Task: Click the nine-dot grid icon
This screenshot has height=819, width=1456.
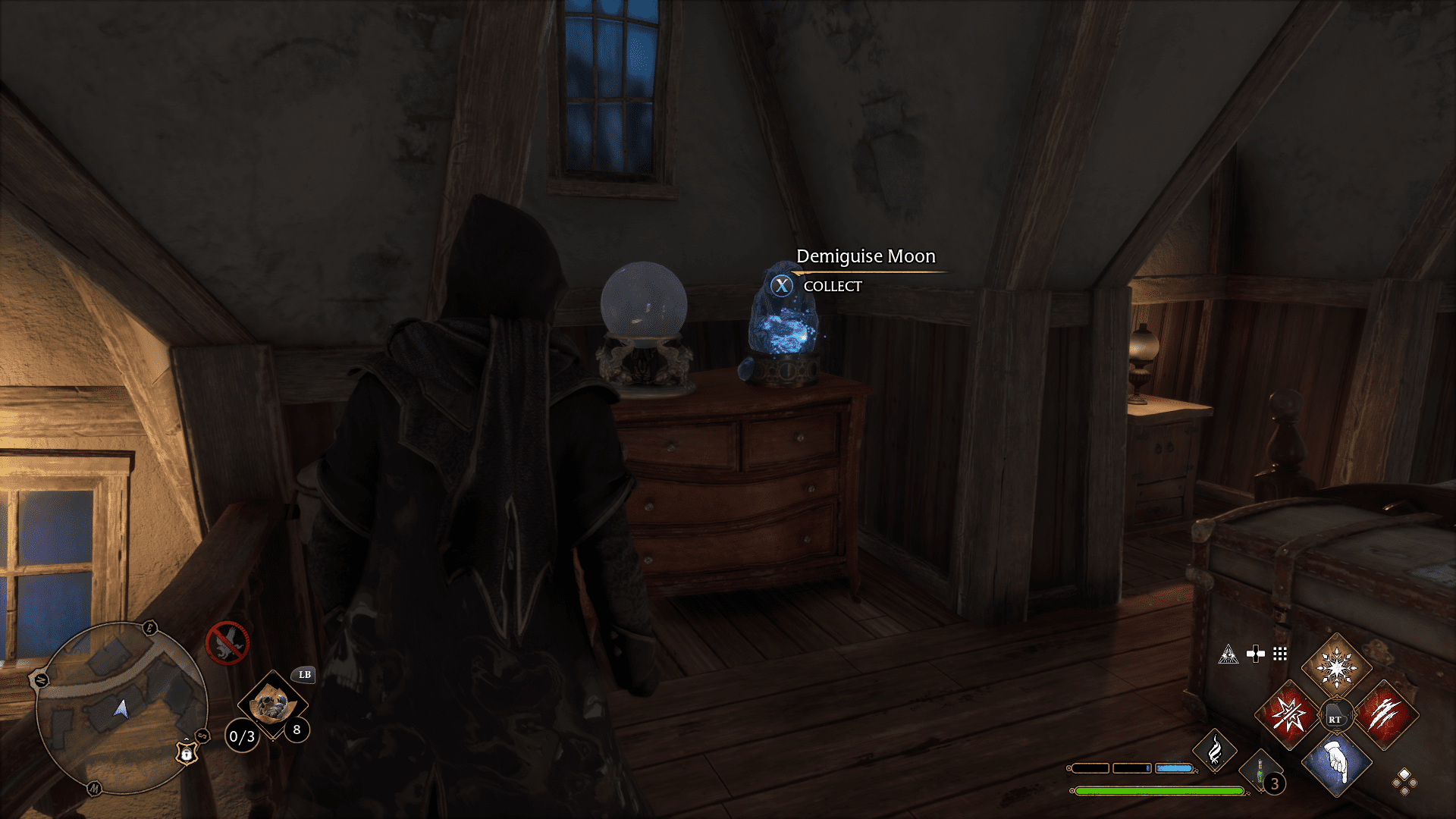Action: (x=1280, y=654)
